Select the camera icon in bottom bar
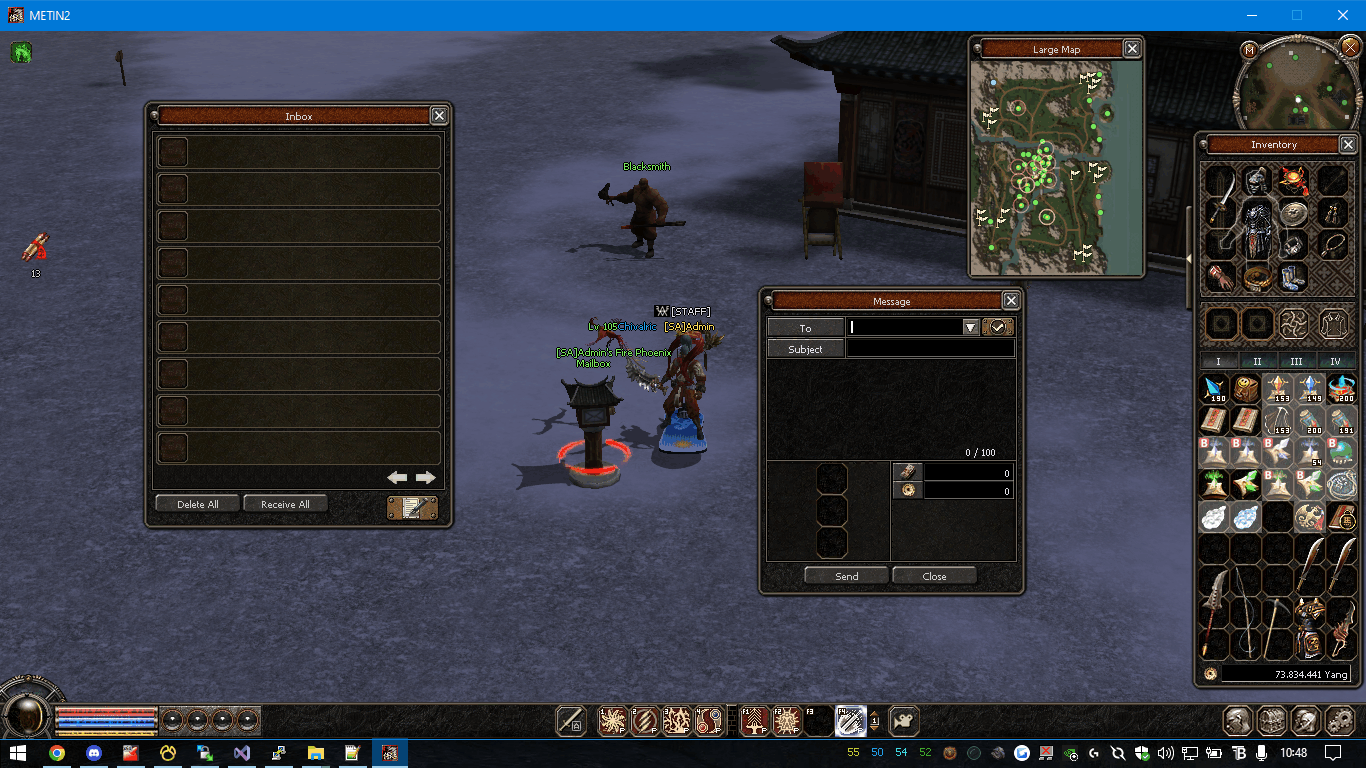Image resolution: width=1366 pixels, height=768 pixels. [903, 721]
